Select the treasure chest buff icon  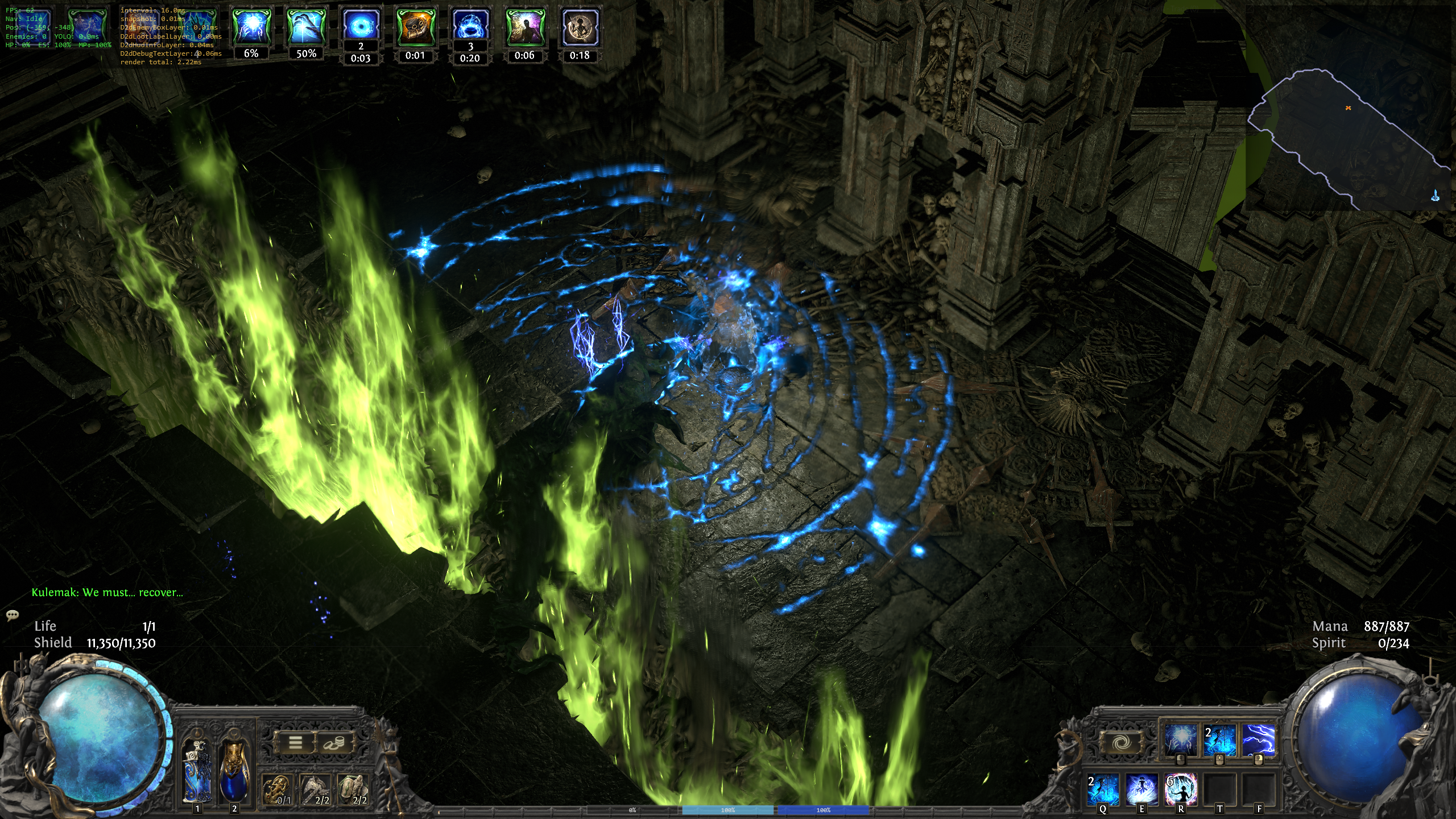pyautogui.click(x=415, y=27)
